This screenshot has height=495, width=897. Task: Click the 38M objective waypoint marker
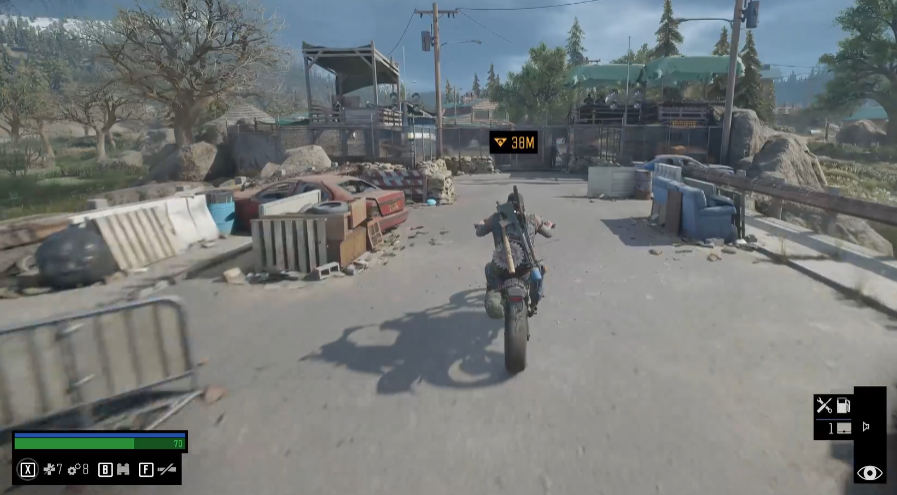(x=513, y=142)
